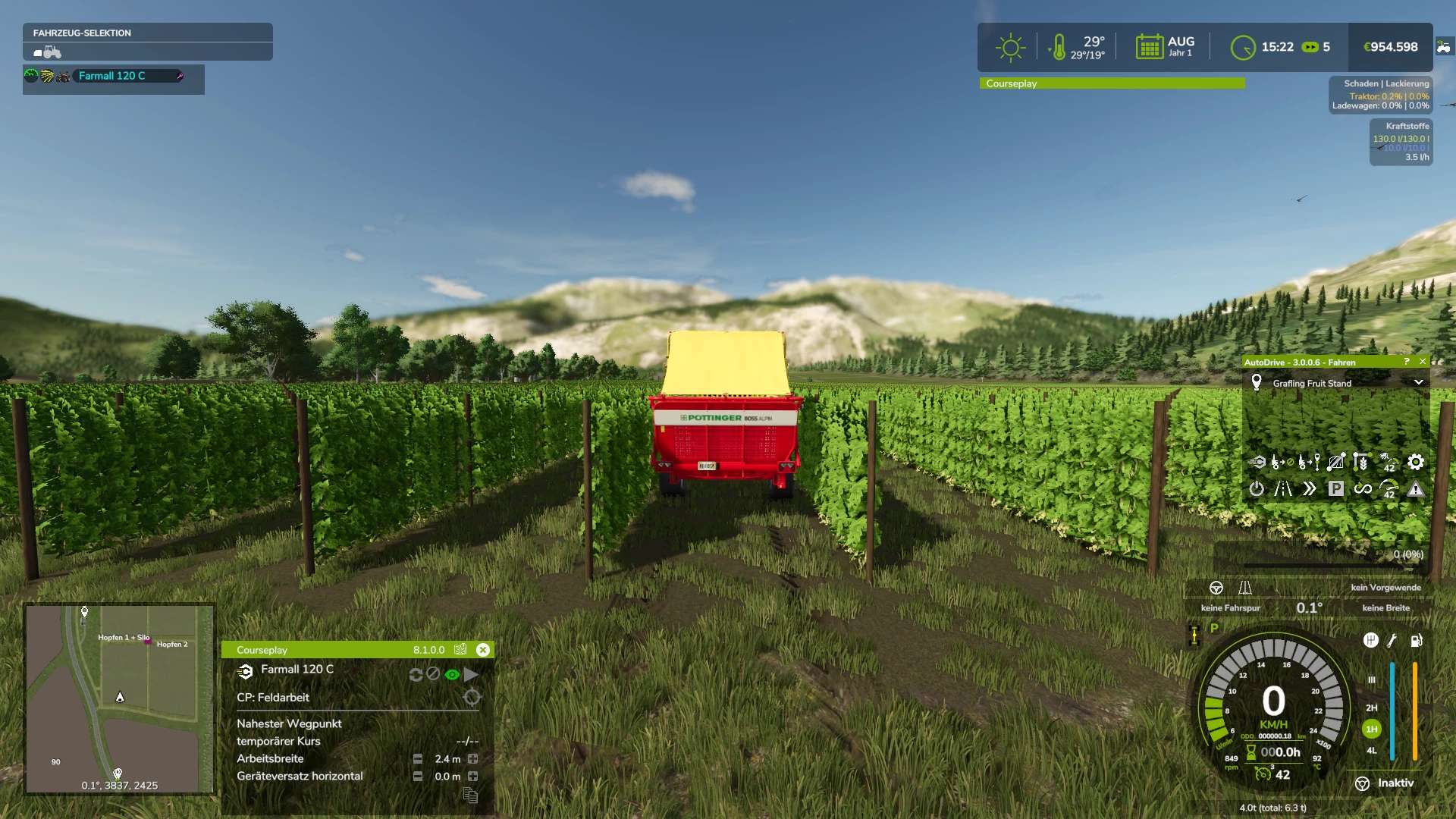Close the Courseplay panel

[x=483, y=650]
